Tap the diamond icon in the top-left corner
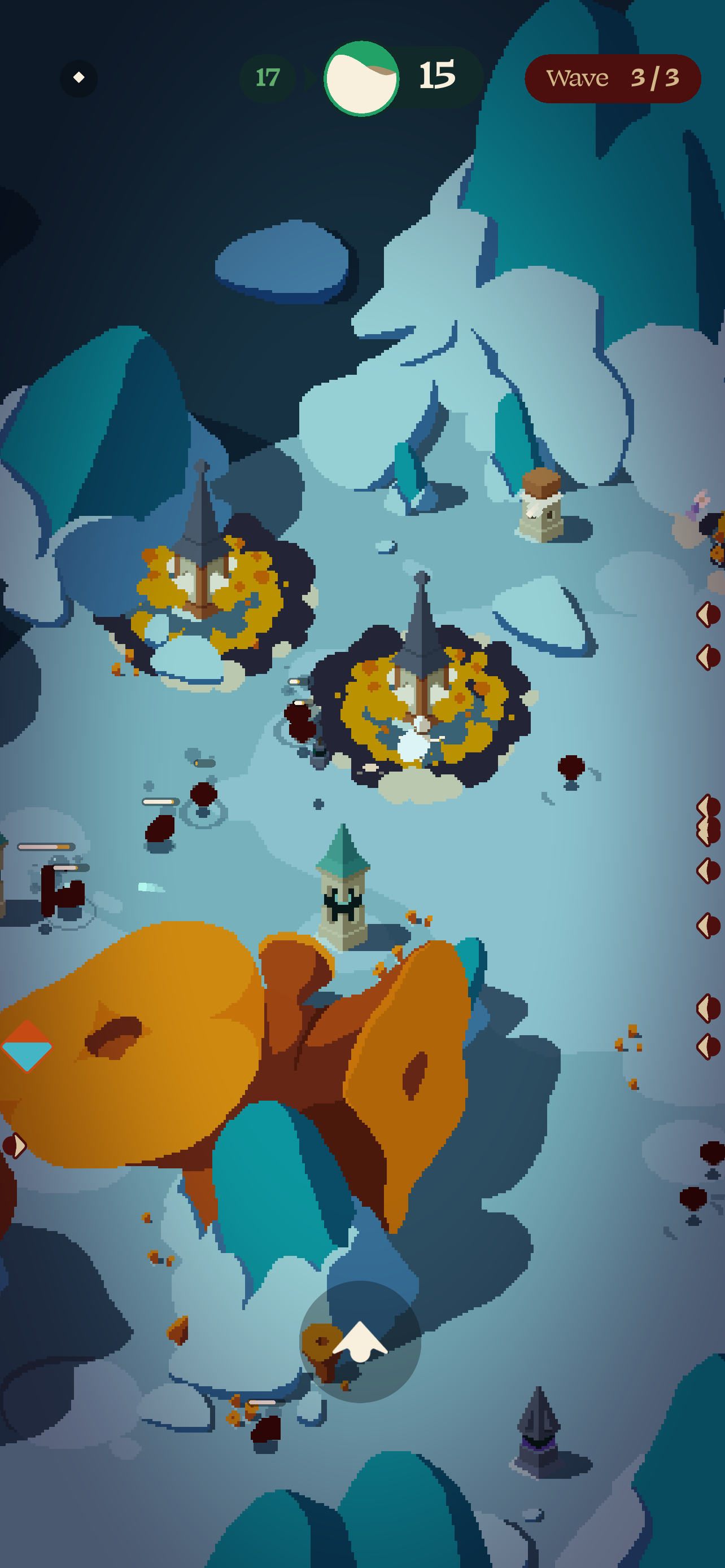This screenshot has width=725, height=1568. (78, 77)
